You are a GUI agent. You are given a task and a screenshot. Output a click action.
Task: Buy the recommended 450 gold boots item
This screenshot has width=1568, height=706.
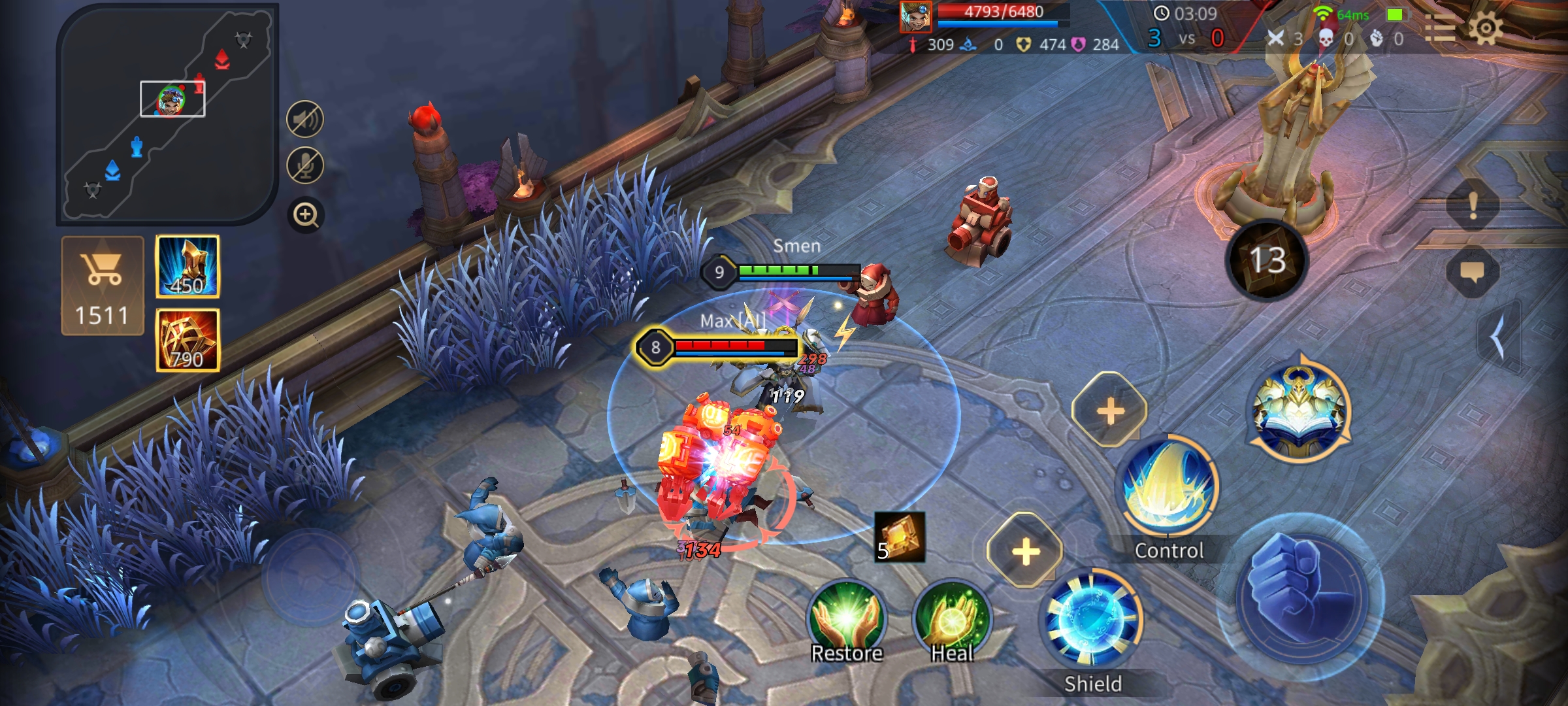click(x=188, y=267)
